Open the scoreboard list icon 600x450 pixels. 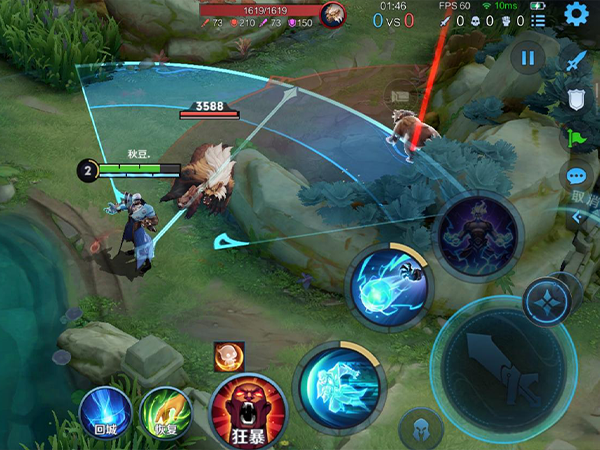[x=540, y=20]
